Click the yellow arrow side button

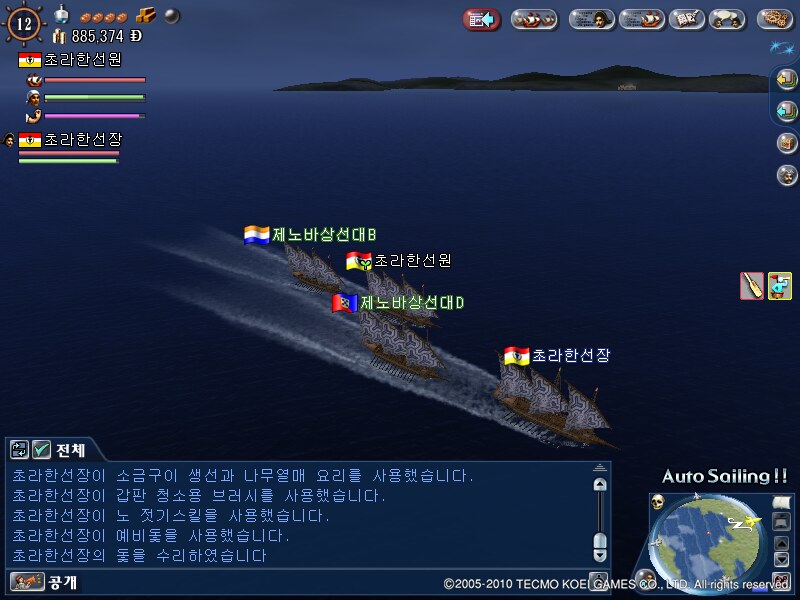point(787,80)
